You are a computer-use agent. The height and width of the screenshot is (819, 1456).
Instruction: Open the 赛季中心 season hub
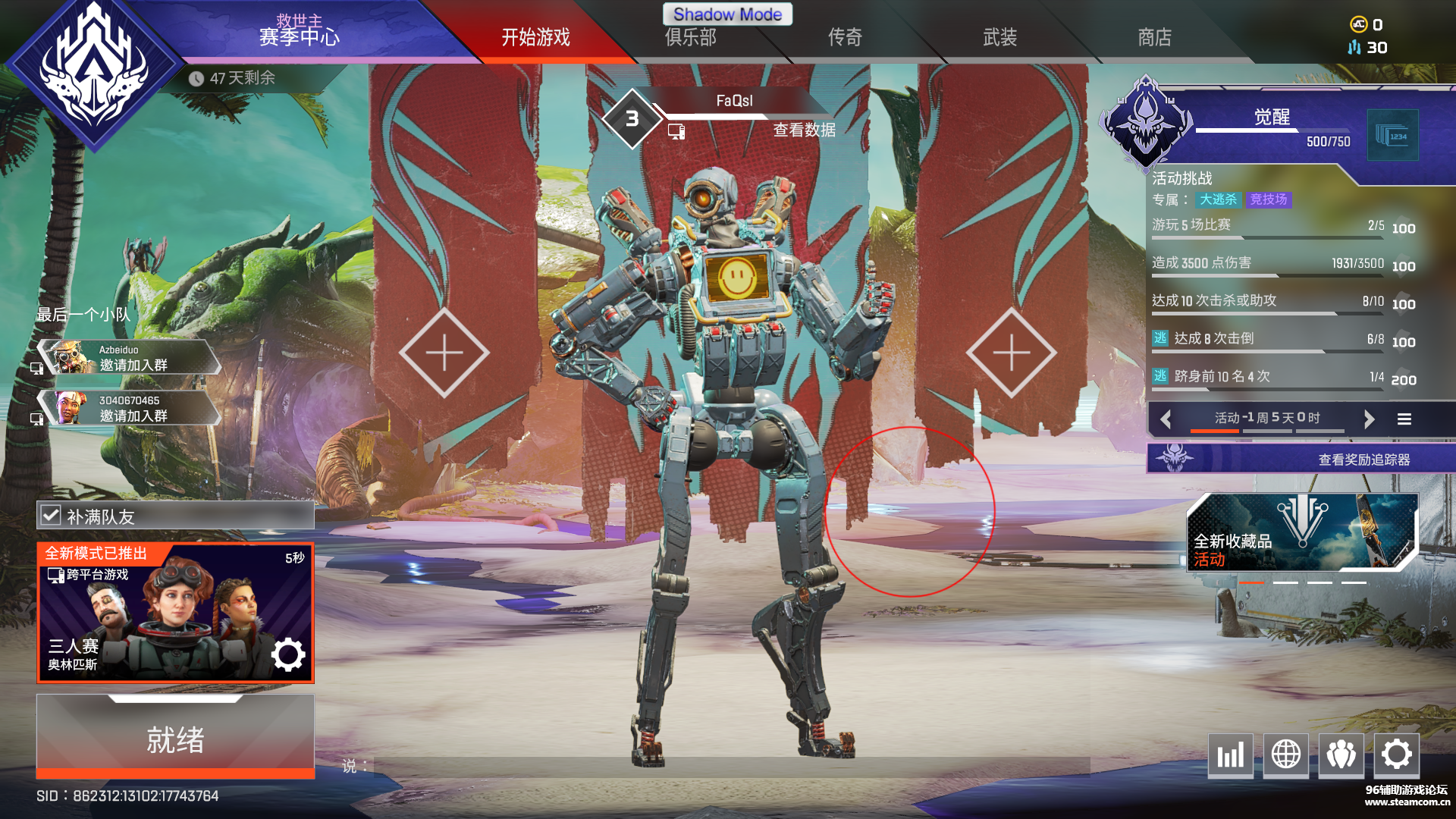(x=299, y=36)
